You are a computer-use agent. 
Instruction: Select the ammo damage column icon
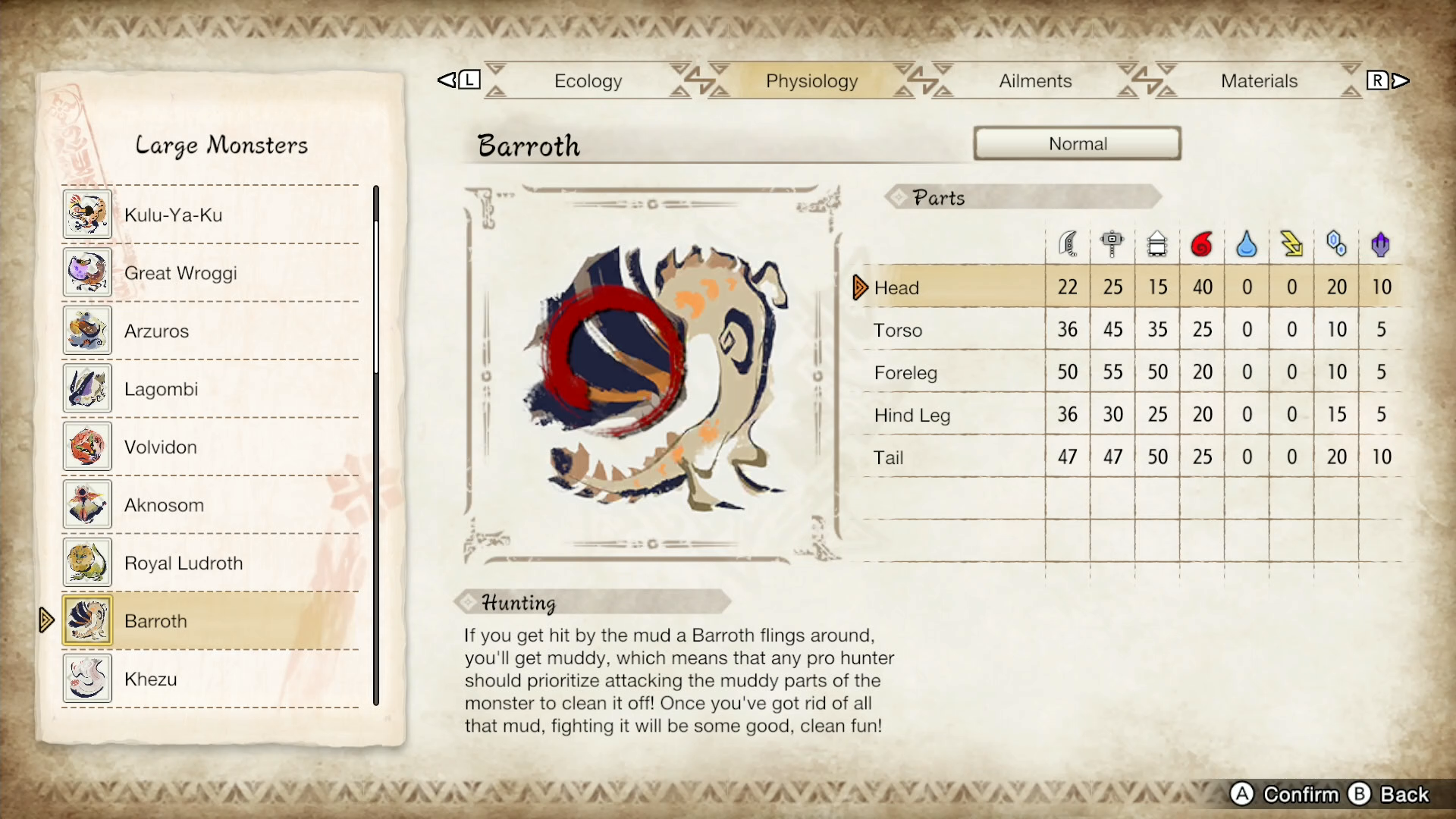coord(1157,243)
